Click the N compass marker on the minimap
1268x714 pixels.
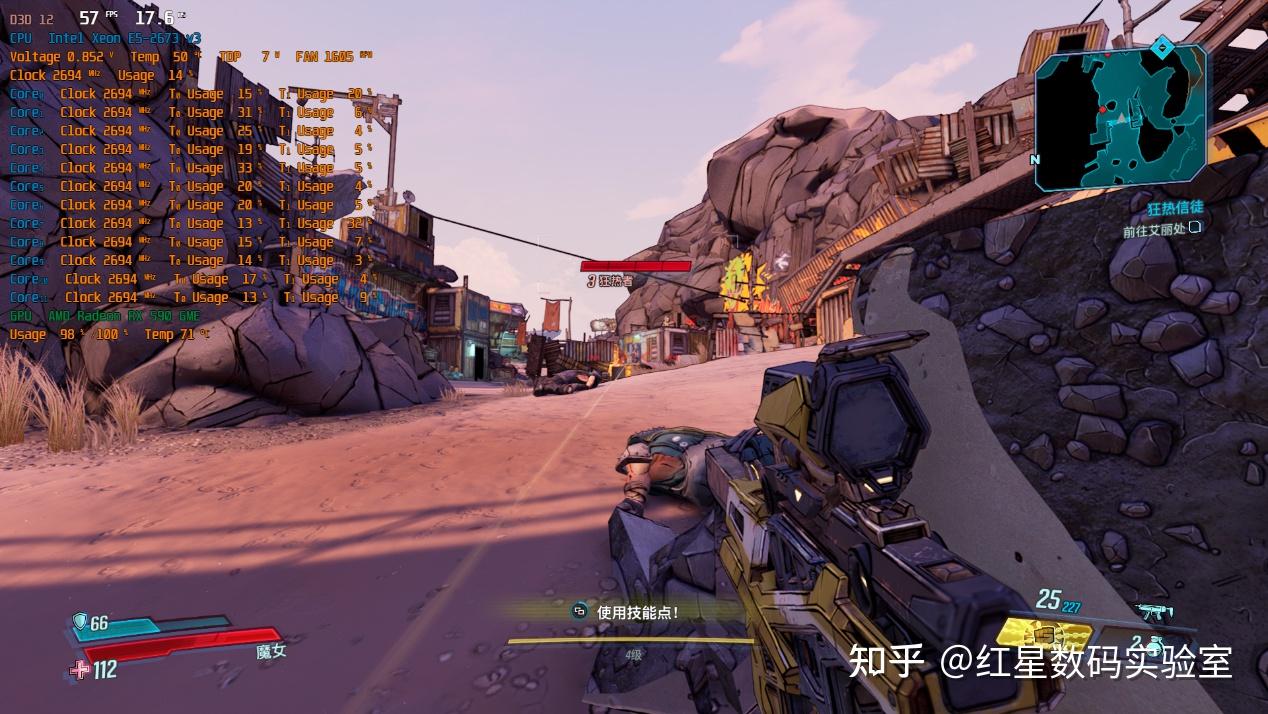(x=1035, y=159)
